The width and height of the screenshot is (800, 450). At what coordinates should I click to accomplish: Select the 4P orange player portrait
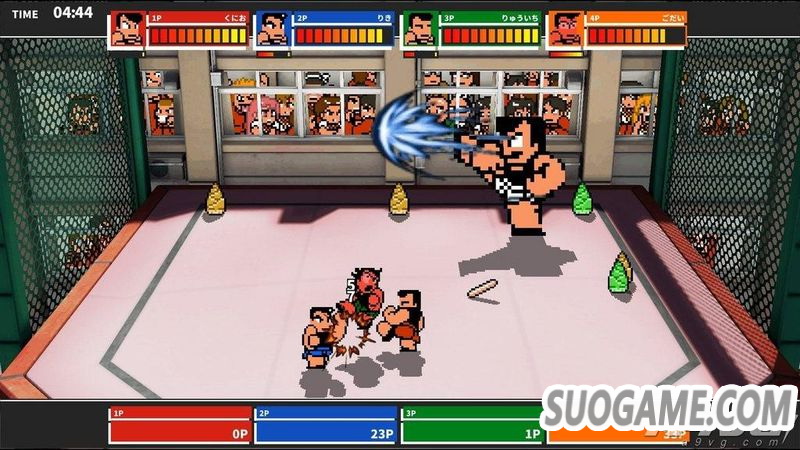click(566, 29)
